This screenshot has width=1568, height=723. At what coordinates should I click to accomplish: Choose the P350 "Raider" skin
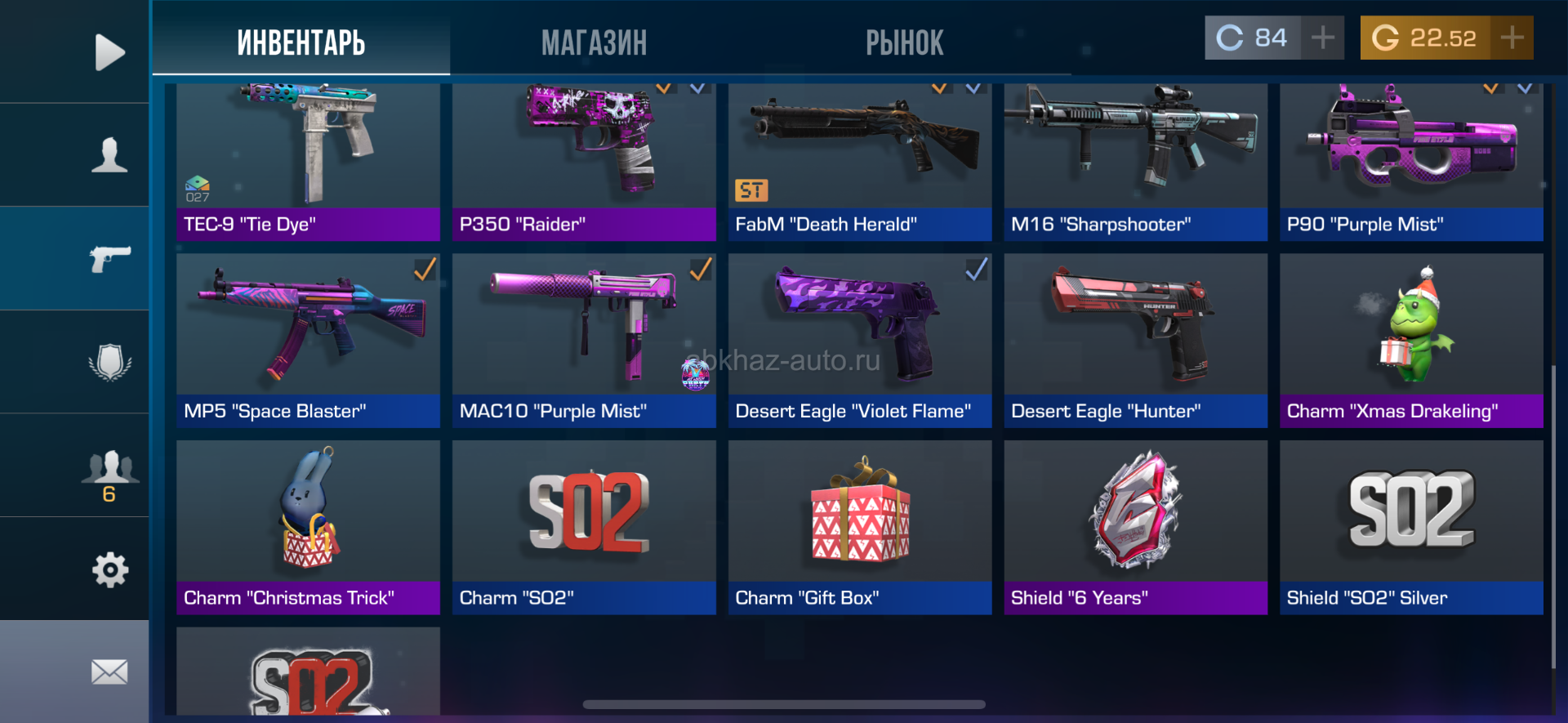pyautogui.click(x=584, y=162)
